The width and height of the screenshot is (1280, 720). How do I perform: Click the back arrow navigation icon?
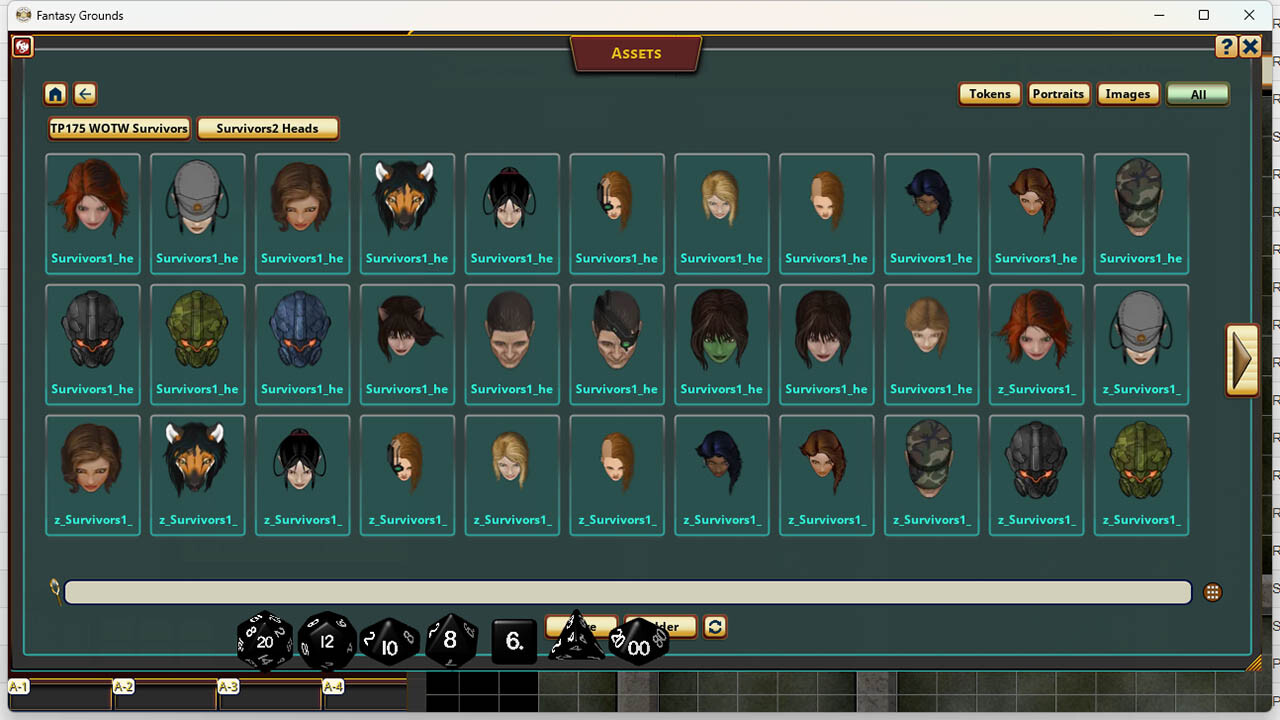coord(85,93)
